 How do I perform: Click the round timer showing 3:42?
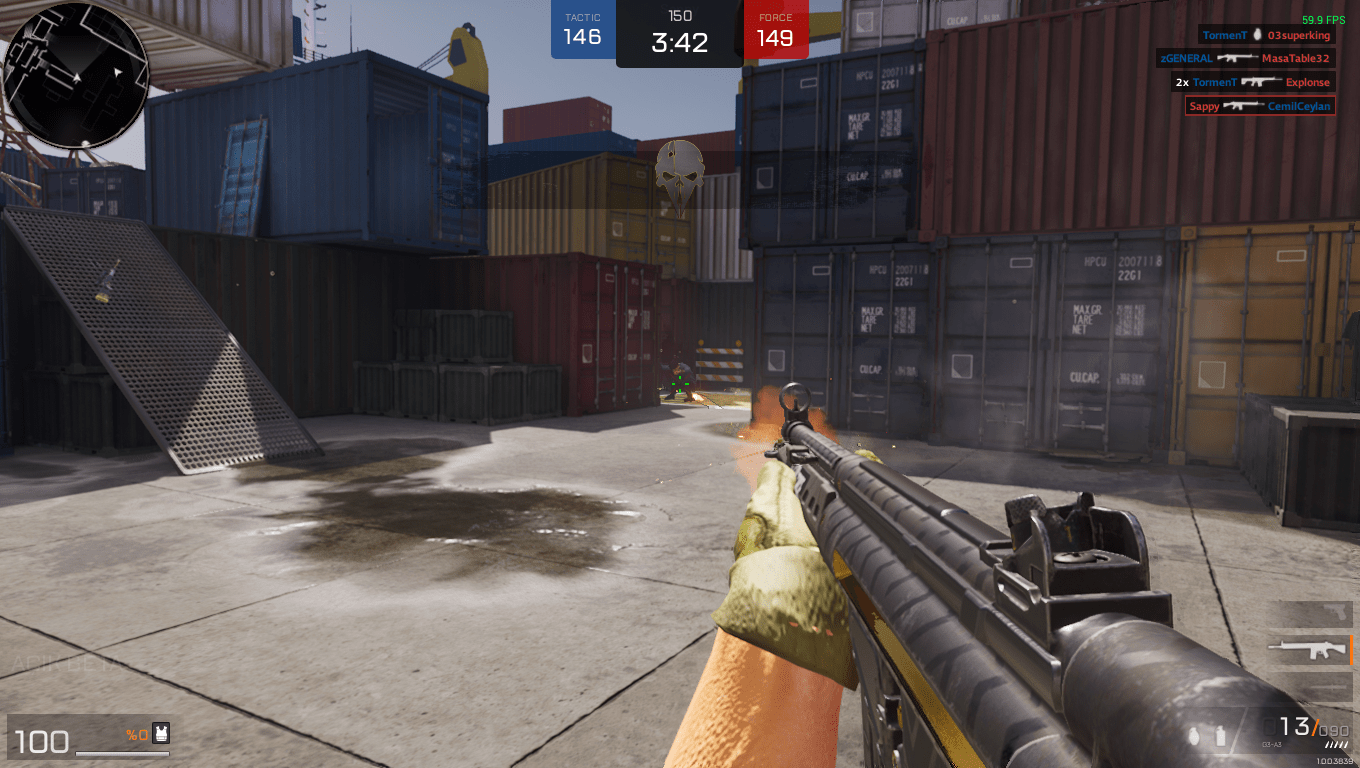point(679,40)
